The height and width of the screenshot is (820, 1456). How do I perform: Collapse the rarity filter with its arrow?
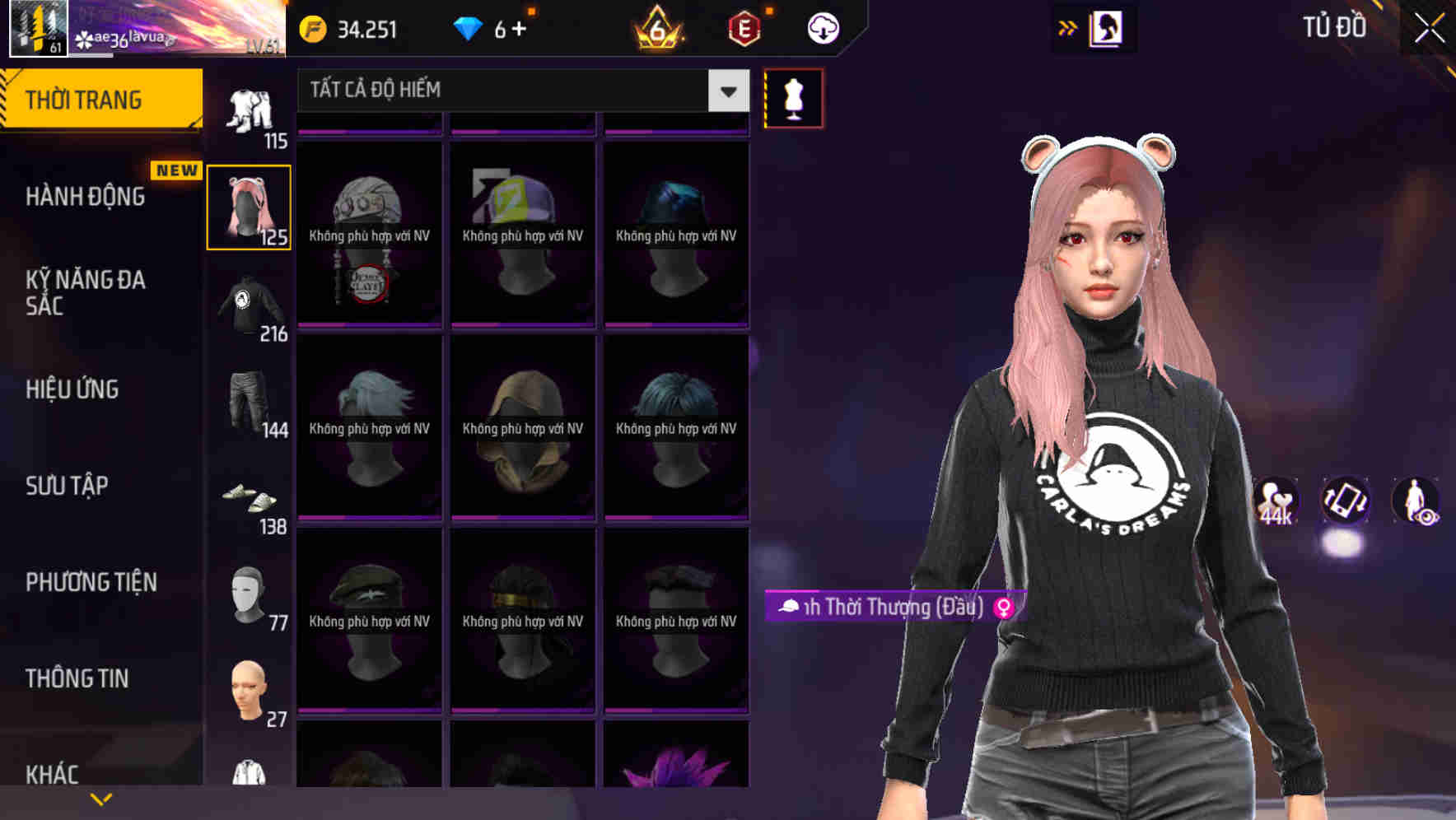[x=727, y=91]
